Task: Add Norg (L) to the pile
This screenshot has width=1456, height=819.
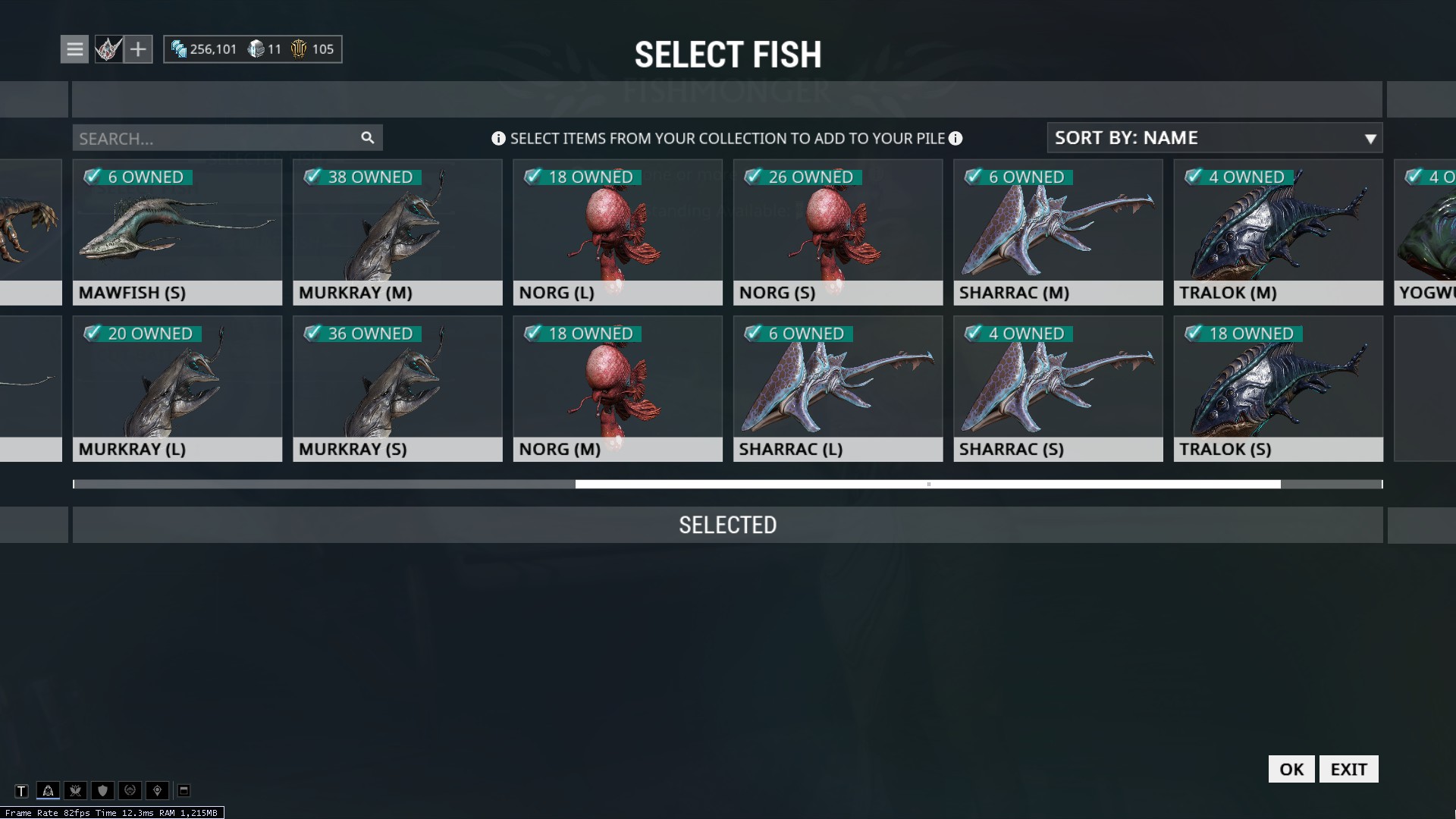Action: [x=617, y=232]
